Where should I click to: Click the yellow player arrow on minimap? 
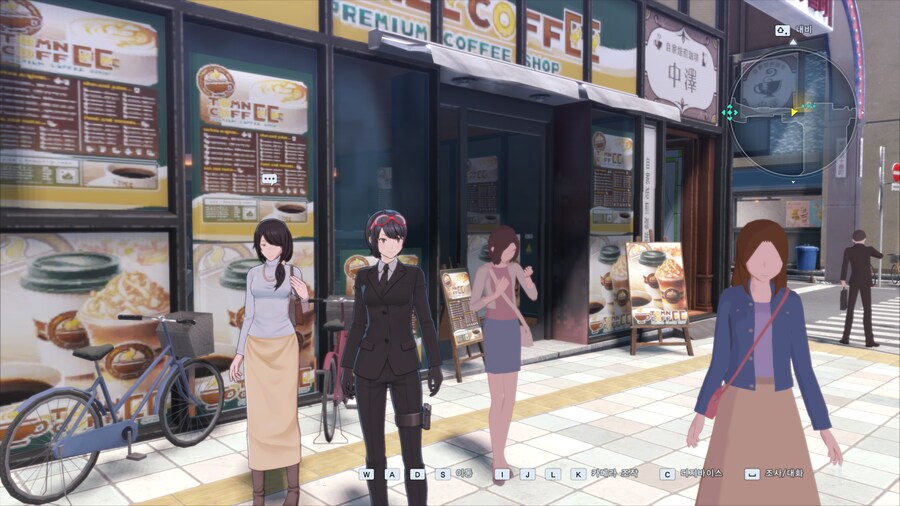pyautogui.click(x=795, y=110)
